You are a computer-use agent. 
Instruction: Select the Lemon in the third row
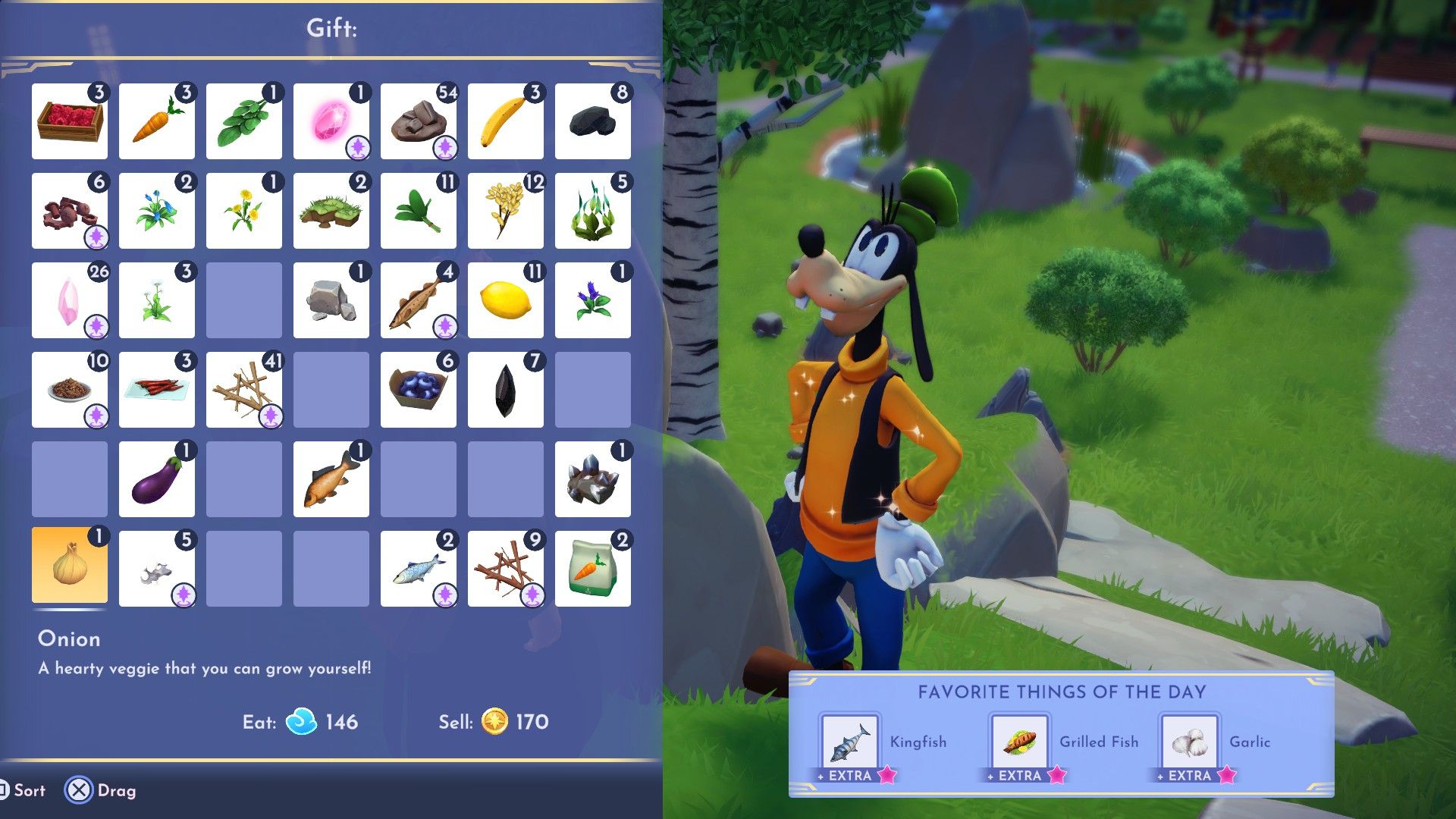point(505,300)
